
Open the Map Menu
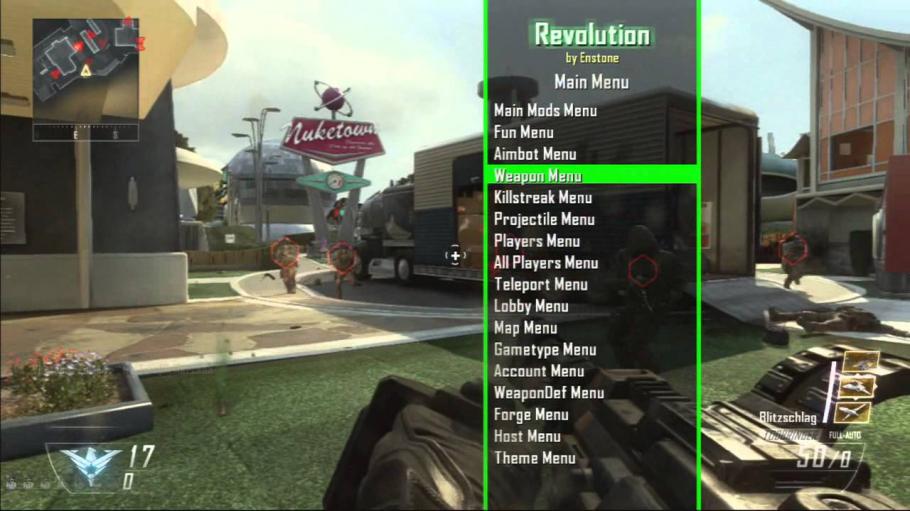tap(525, 328)
